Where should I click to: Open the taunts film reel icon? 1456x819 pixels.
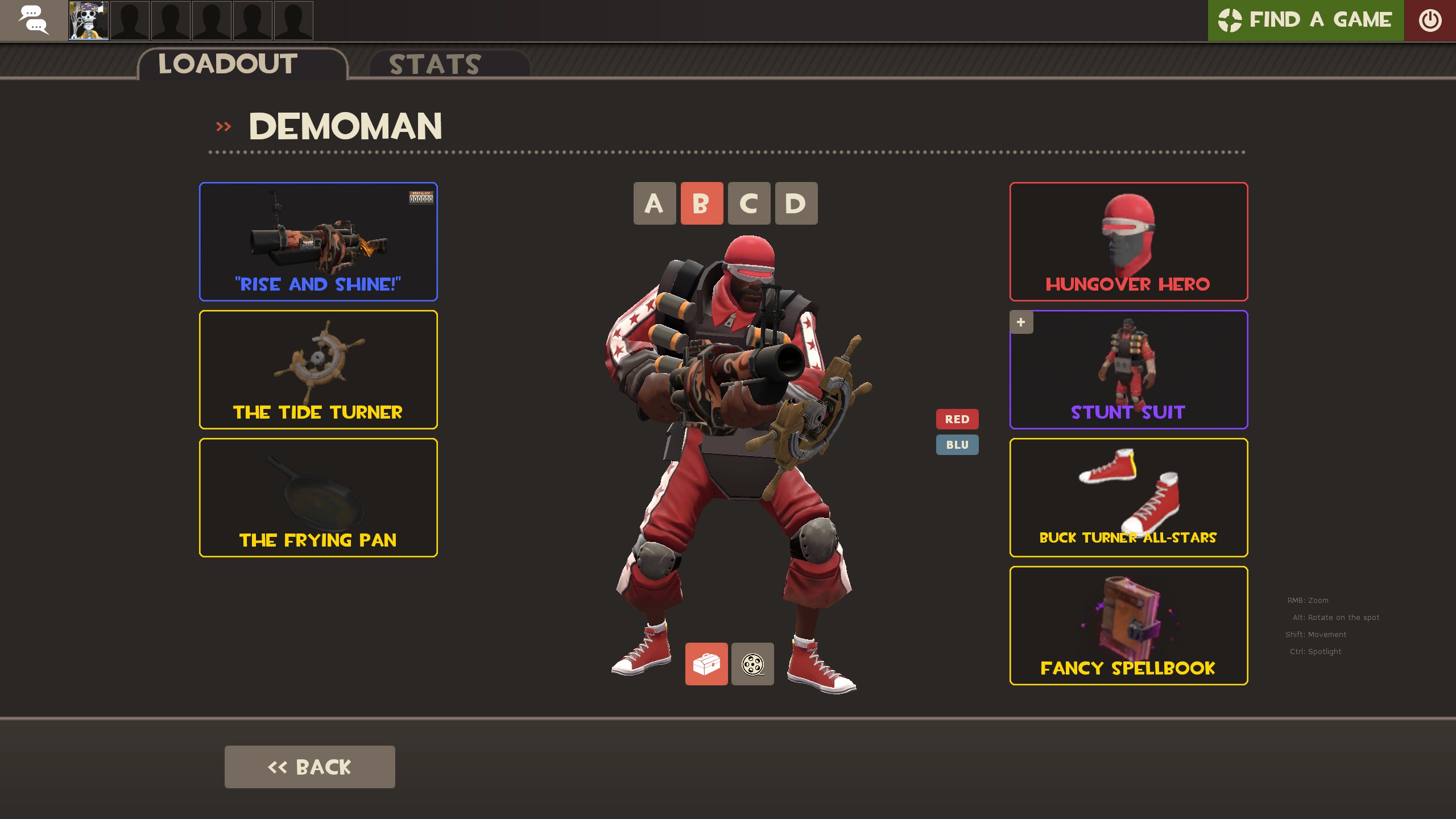[752, 664]
